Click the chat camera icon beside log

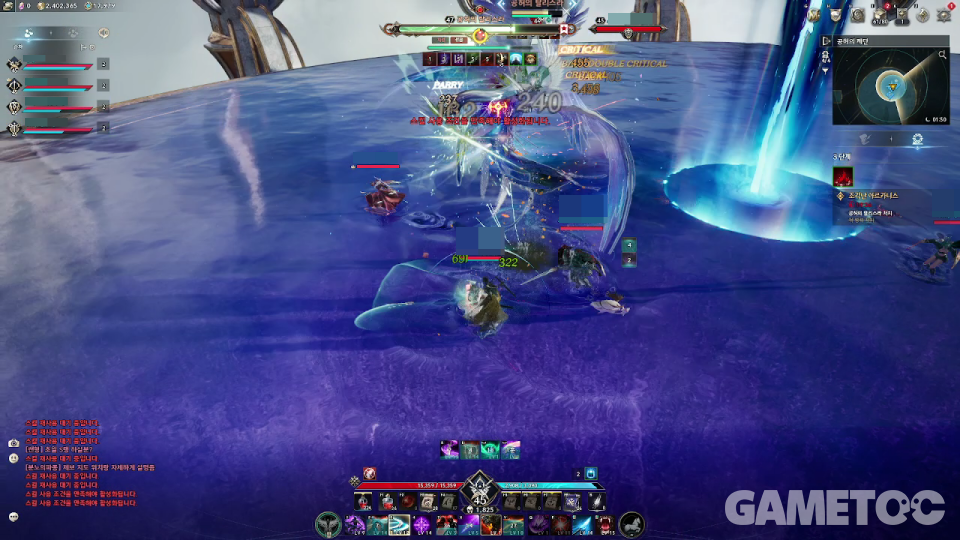point(14,442)
